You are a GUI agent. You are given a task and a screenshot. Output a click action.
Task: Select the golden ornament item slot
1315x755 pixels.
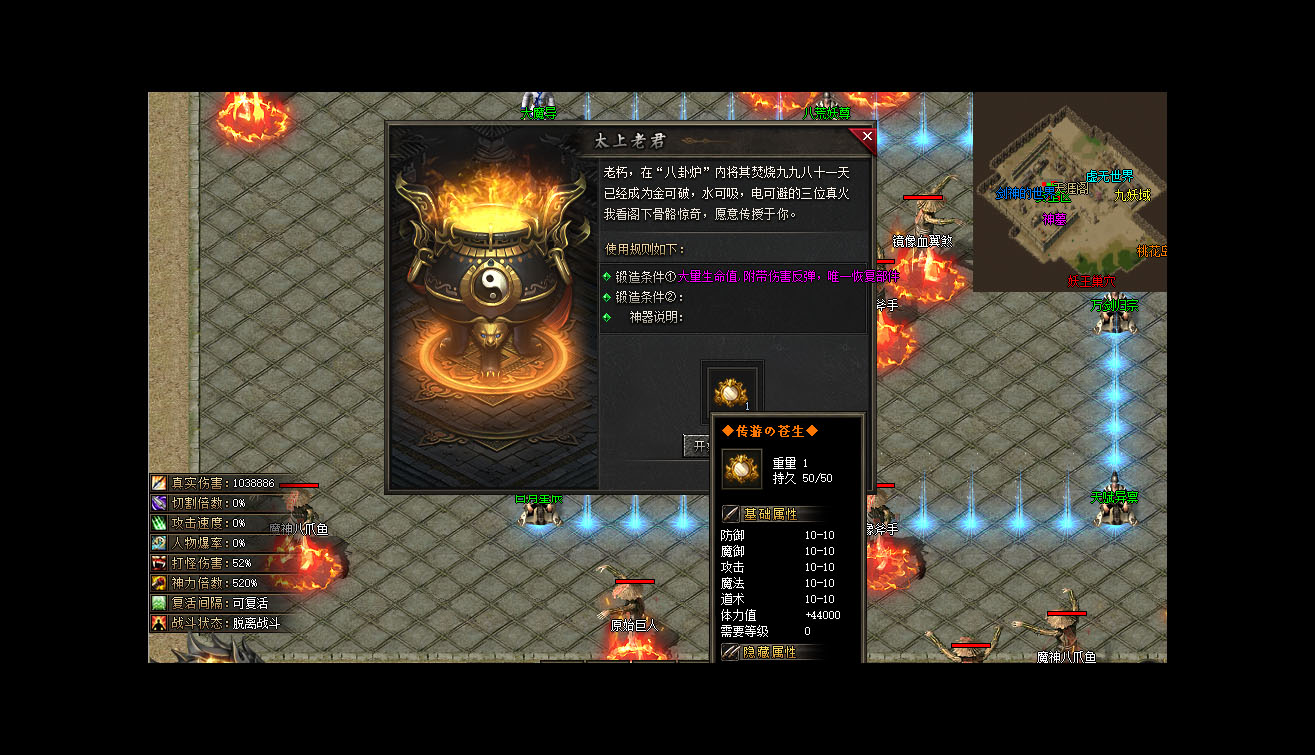click(x=731, y=390)
